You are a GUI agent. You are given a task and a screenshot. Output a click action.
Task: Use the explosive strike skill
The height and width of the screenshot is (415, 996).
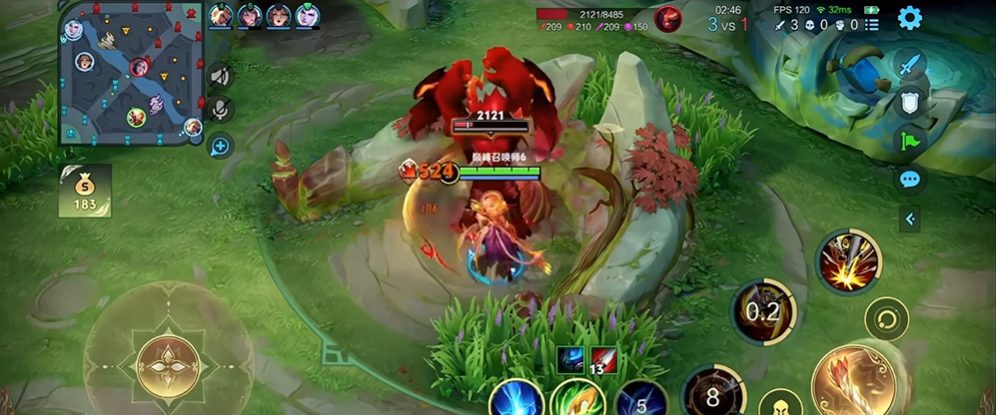848,262
